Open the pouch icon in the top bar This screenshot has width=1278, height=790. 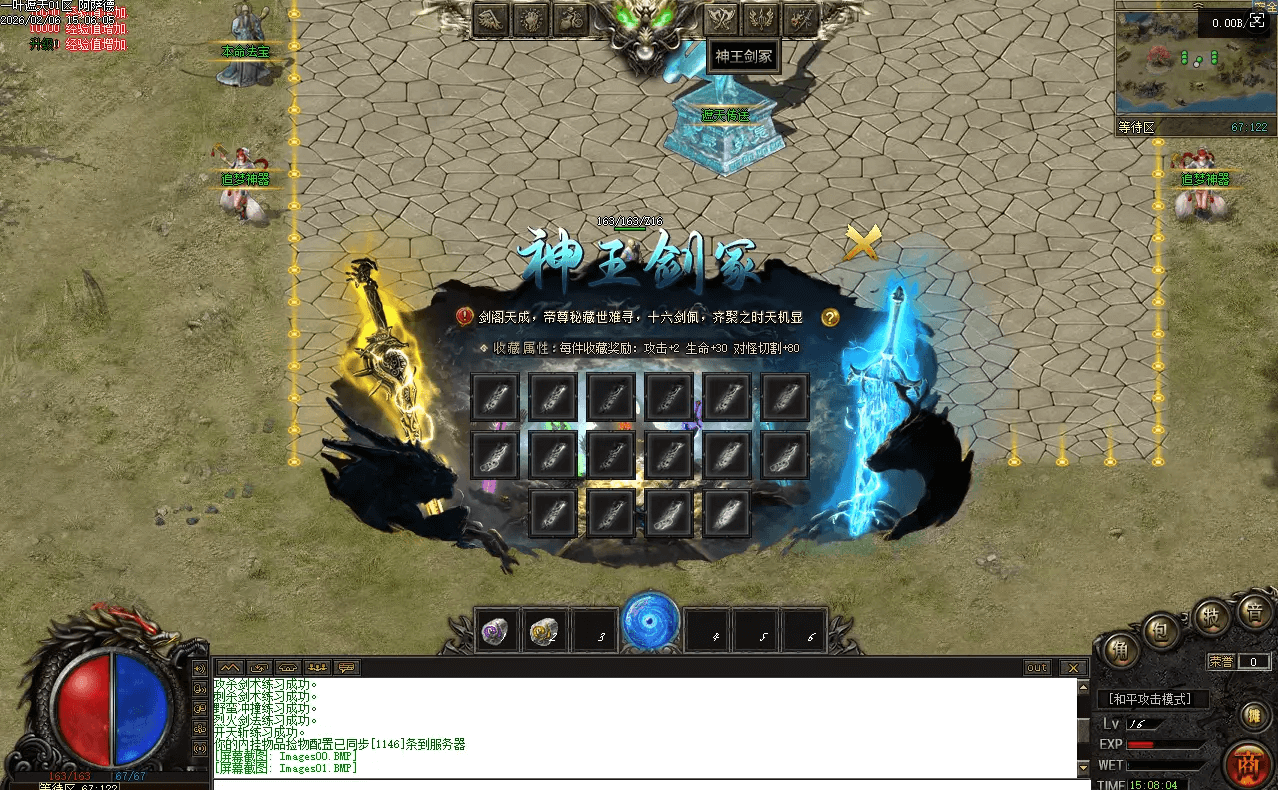click(x=571, y=19)
